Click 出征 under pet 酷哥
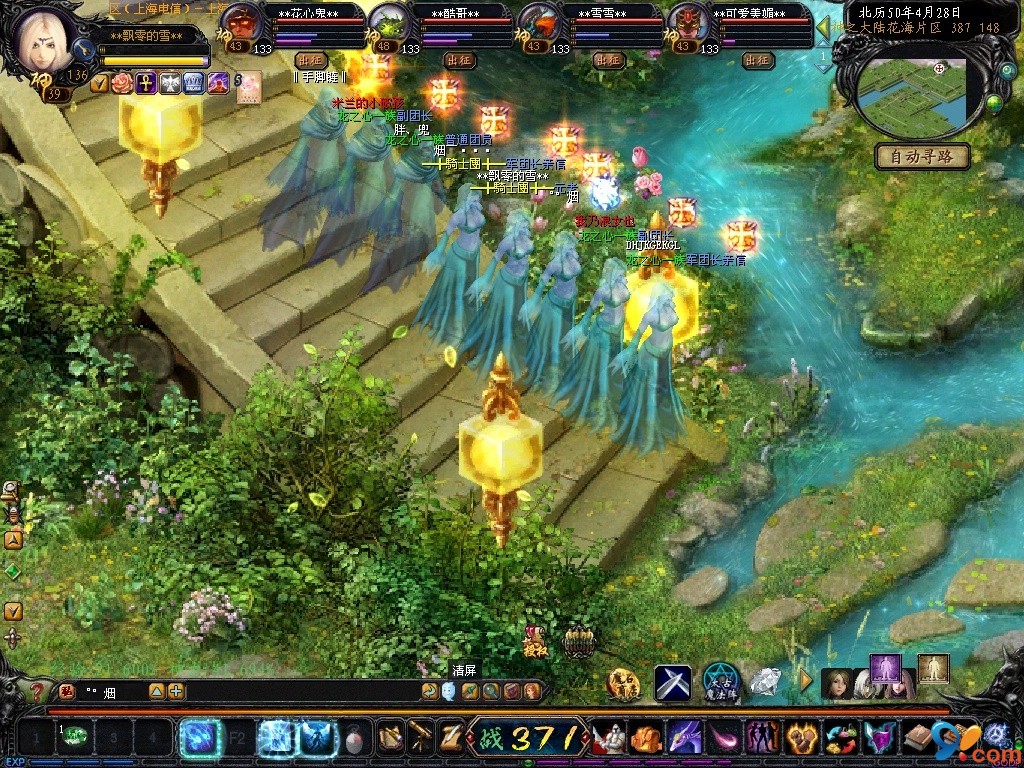Screen dimensions: 1024x768 point(459,60)
